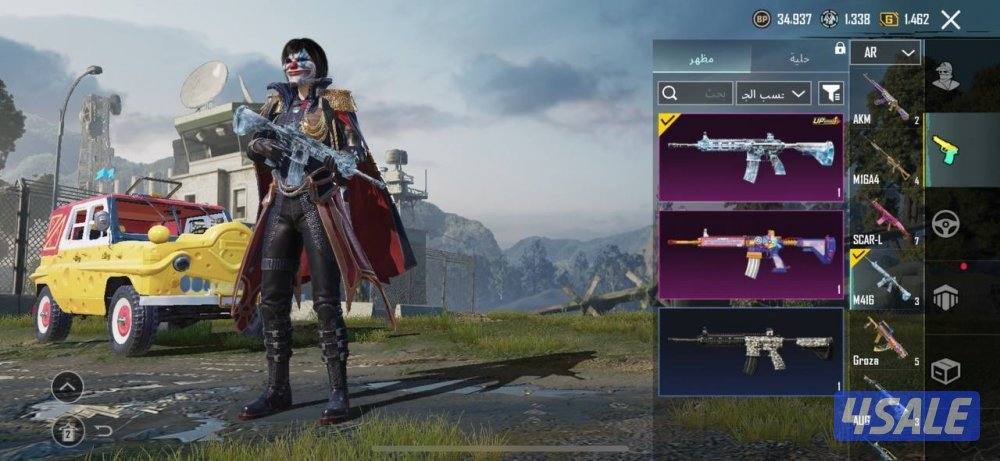Open the sort-by dropdown next to search
The image size is (1000, 461).
click(x=773, y=93)
